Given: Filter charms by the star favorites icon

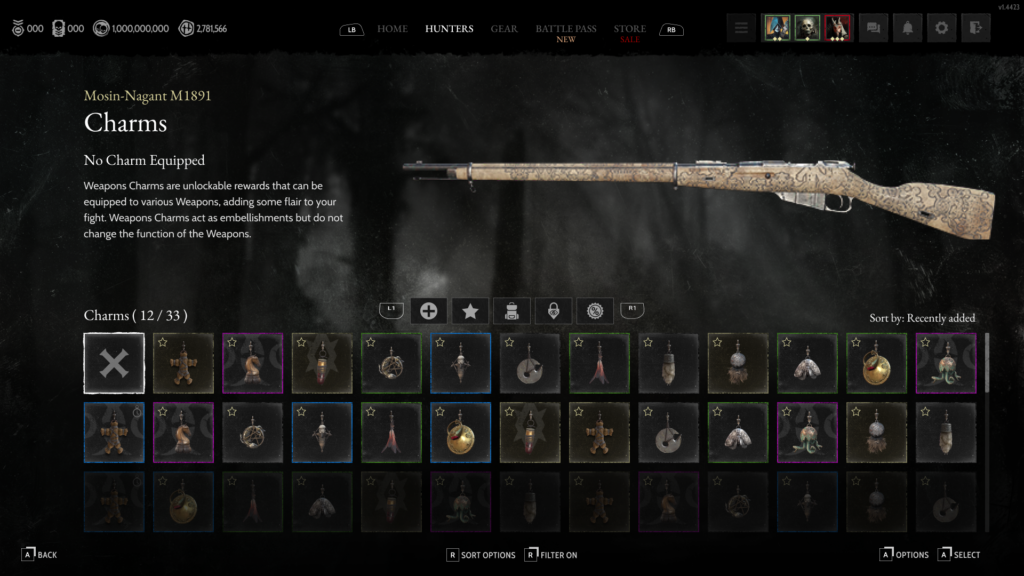Looking at the screenshot, I should [469, 311].
